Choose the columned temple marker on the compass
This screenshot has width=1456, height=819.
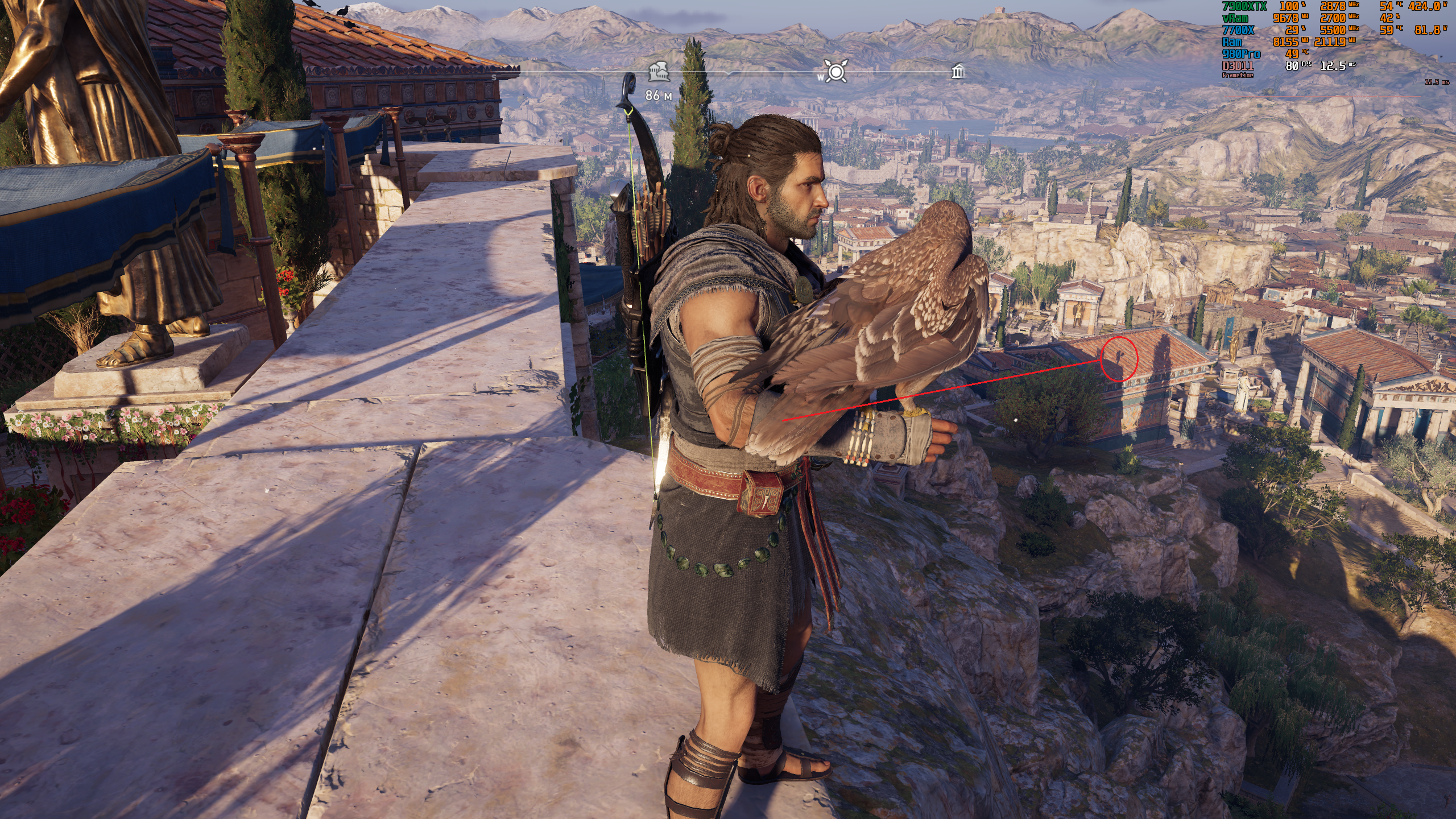[x=958, y=72]
